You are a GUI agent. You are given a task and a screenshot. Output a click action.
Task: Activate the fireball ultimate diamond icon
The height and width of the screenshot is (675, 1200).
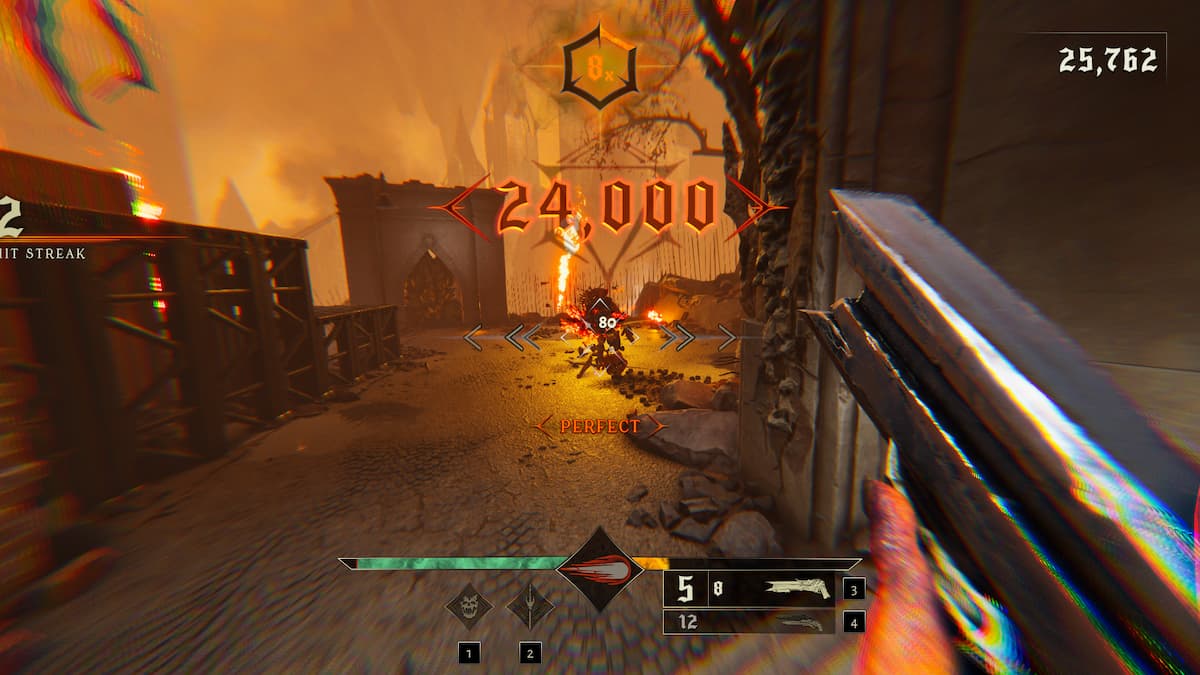click(x=599, y=570)
